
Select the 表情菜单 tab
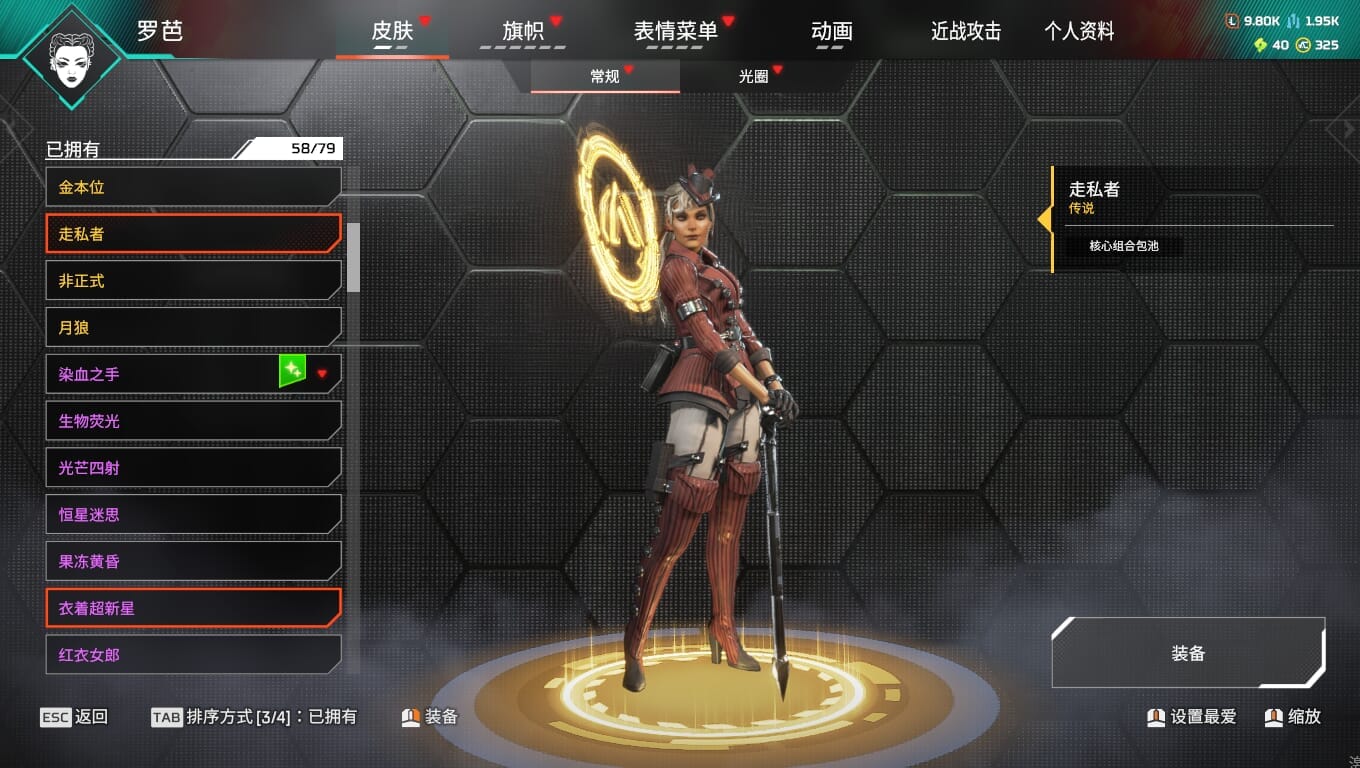[x=676, y=31]
